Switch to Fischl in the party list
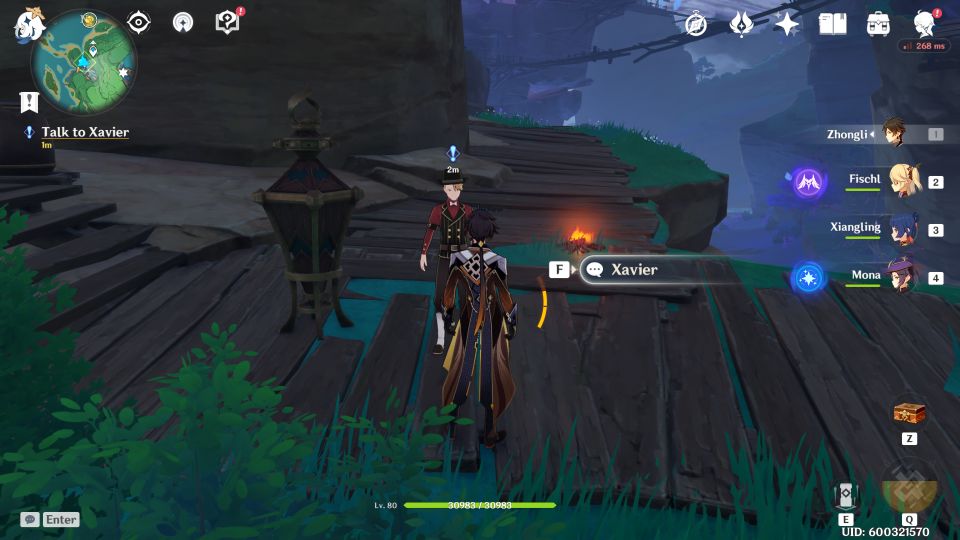Viewport: 960px width, 540px height. tap(900, 181)
